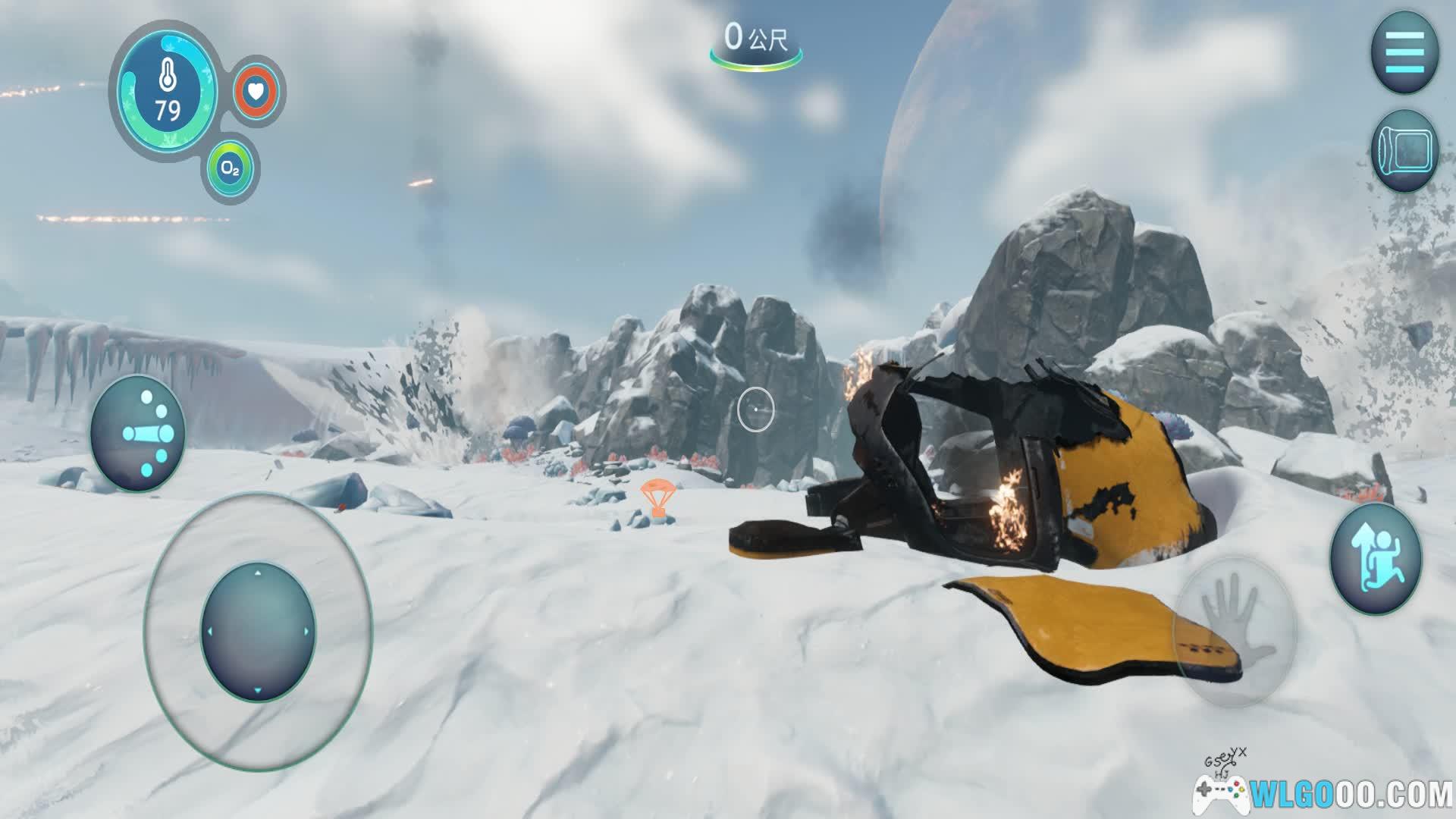Tap the virtual movement joystick

(258, 631)
